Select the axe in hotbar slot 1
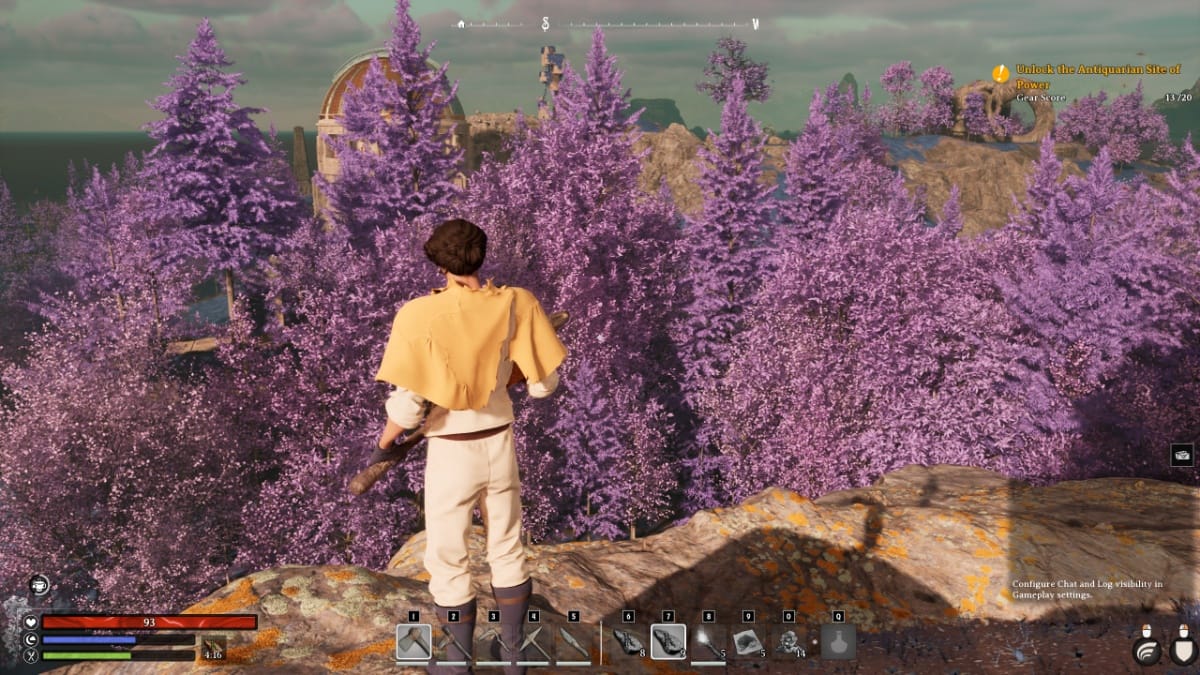Viewport: 1200px width, 675px height. tap(414, 642)
